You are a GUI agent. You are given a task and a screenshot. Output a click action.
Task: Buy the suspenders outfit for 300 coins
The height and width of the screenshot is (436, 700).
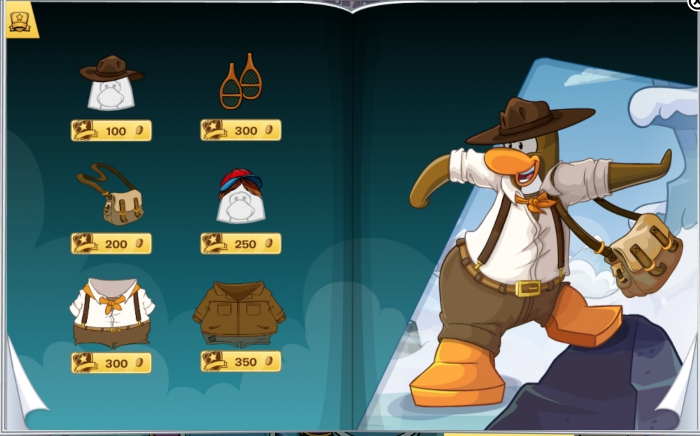[x=111, y=362]
